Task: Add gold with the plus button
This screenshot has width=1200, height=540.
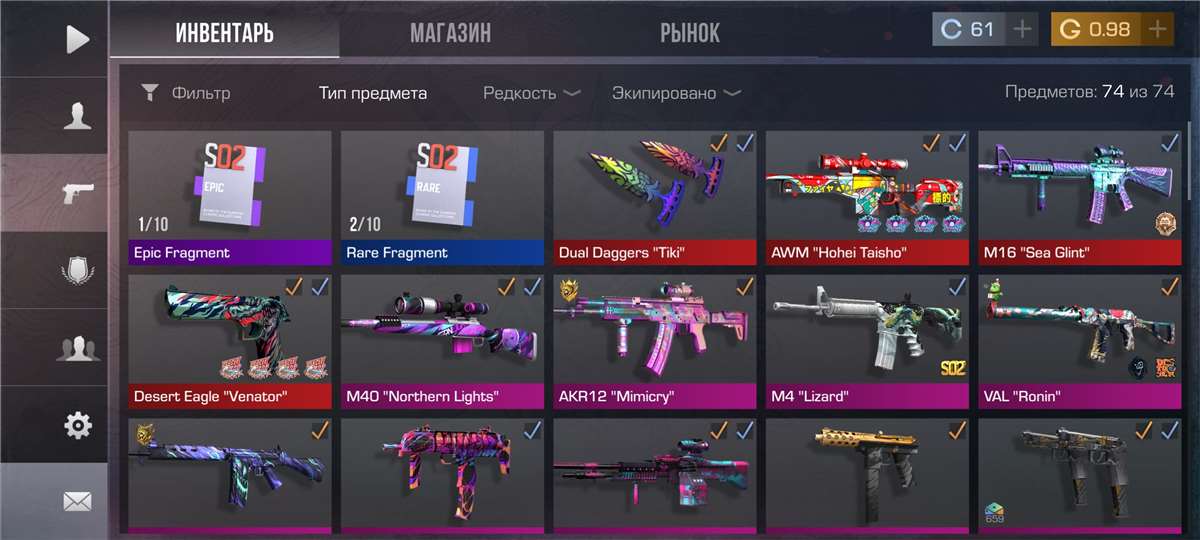Action: pos(1157,29)
